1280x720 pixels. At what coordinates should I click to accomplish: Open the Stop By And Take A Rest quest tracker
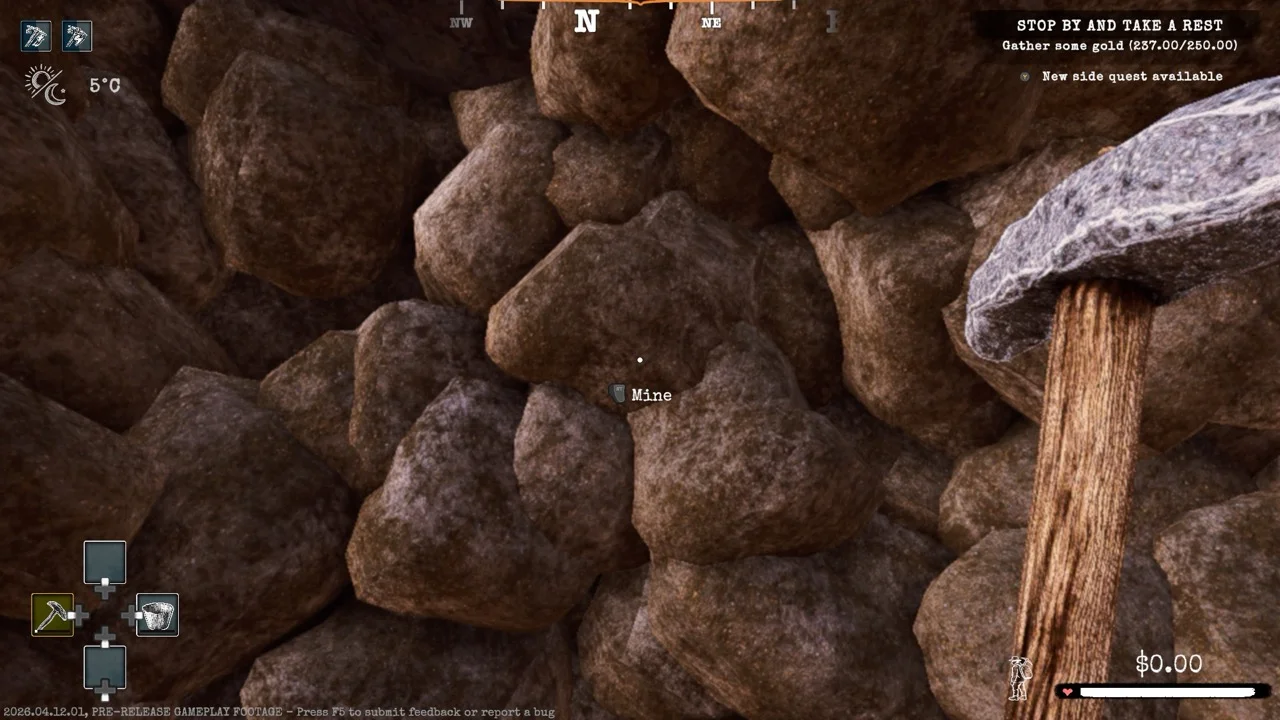tap(1119, 26)
